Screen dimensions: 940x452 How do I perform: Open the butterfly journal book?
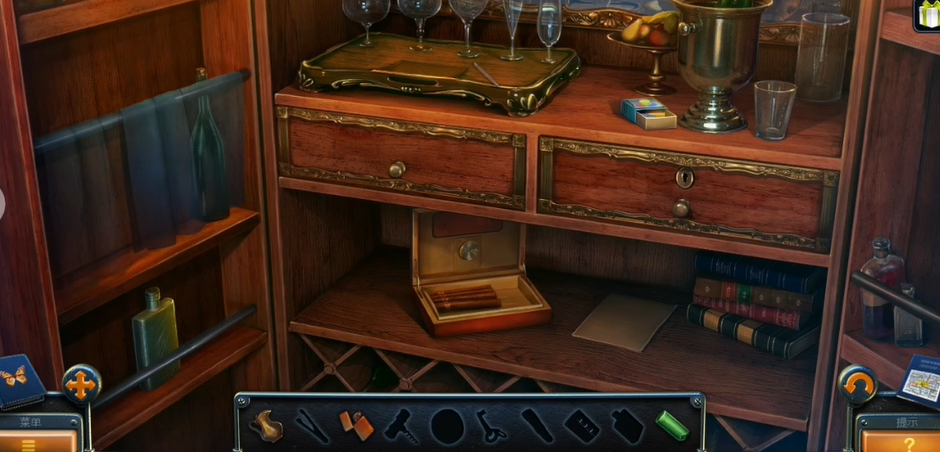(20, 380)
